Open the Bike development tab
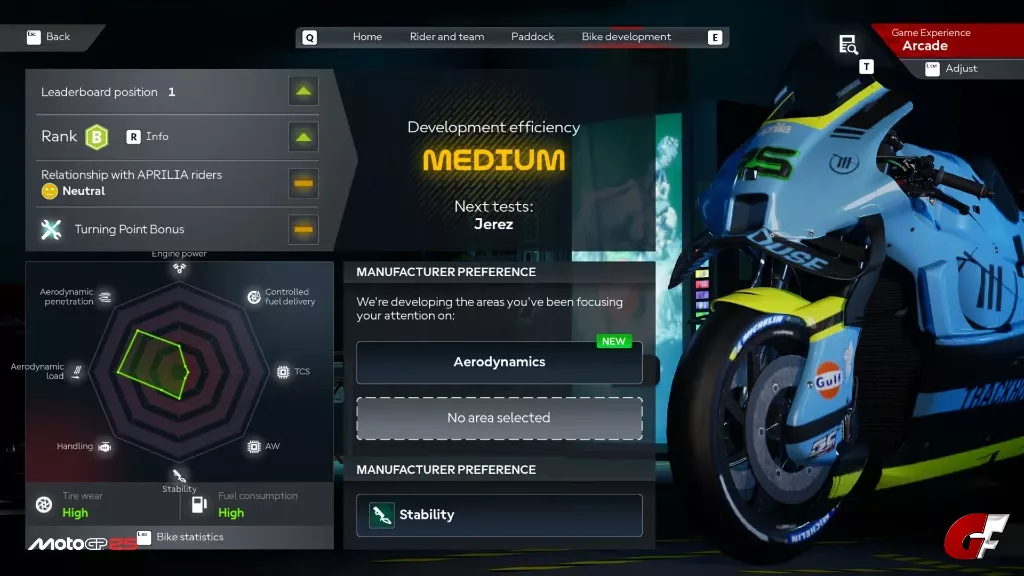This screenshot has width=1024, height=576. pos(626,37)
